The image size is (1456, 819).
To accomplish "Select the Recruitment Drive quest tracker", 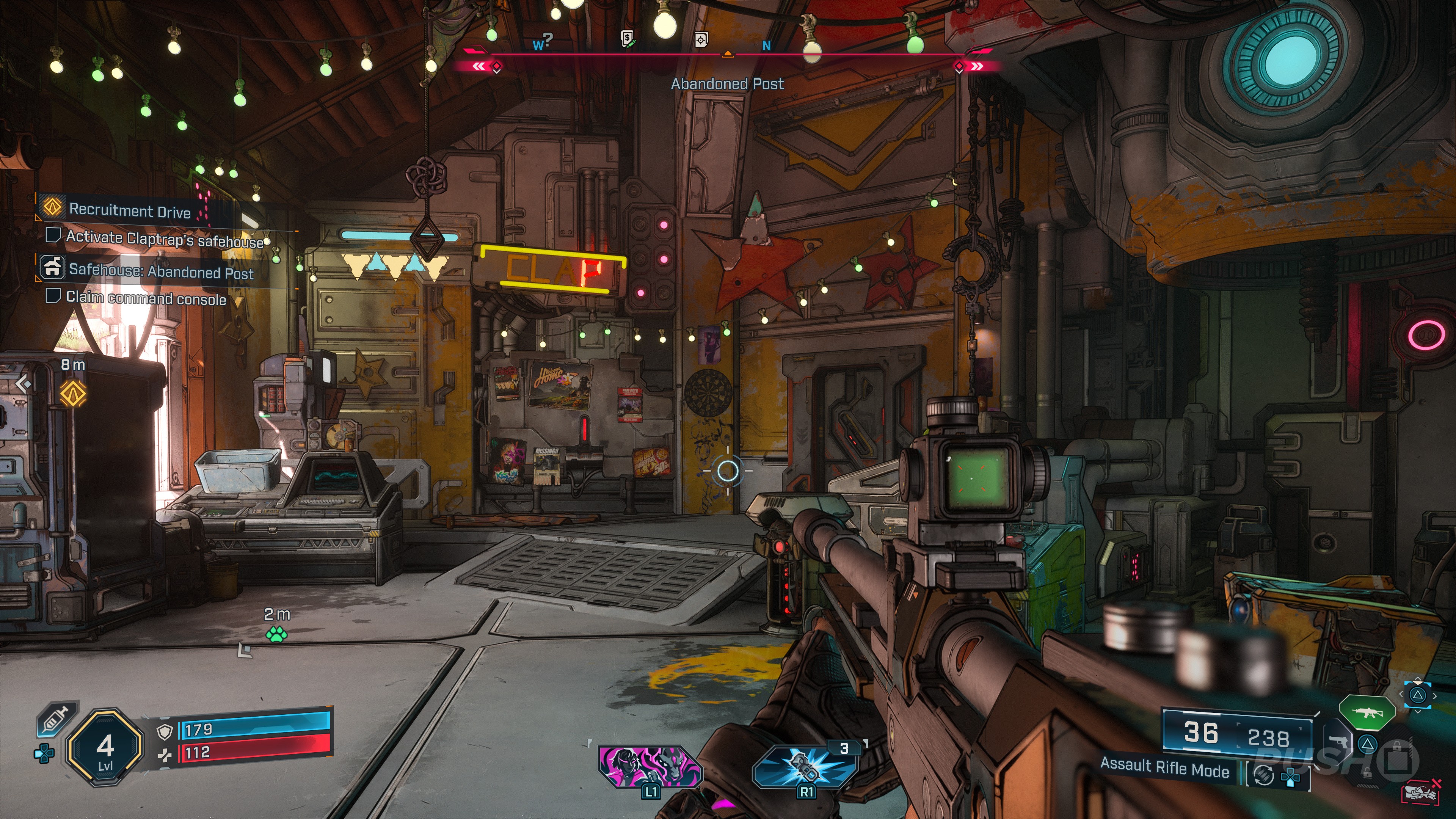I will click(129, 210).
